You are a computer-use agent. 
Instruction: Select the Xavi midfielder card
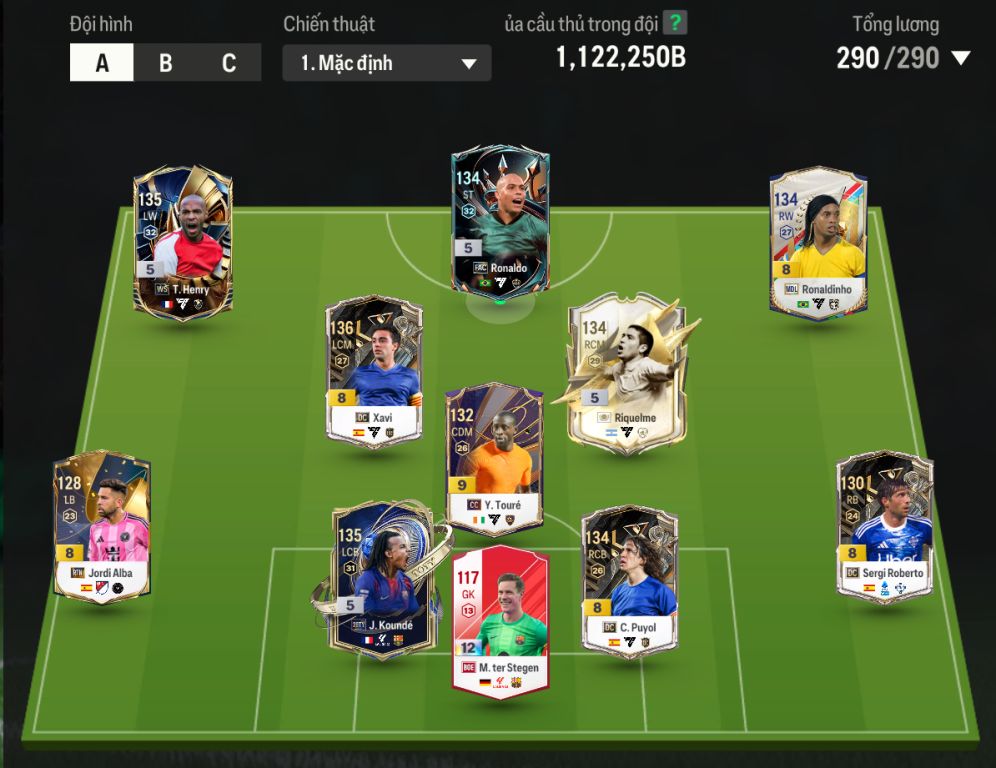374,368
